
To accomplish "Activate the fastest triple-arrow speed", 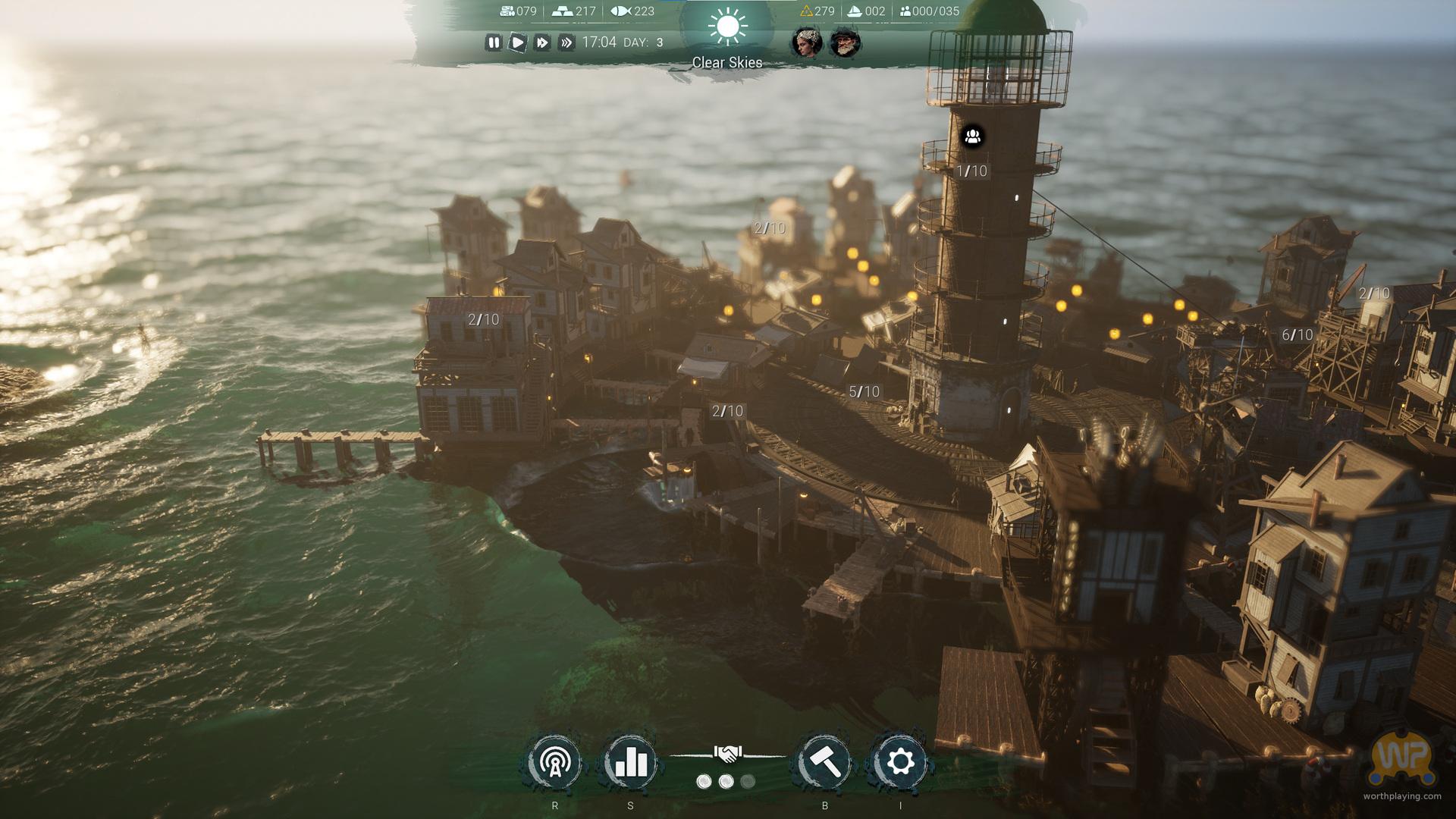I will [566, 42].
